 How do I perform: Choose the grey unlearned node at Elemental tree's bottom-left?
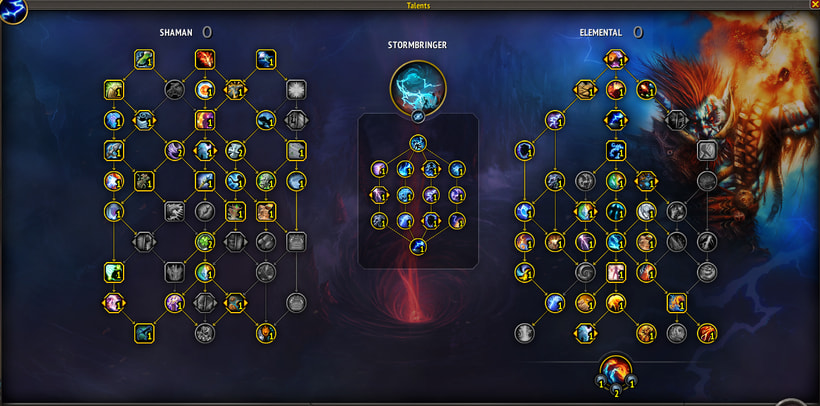click(523, 333)
